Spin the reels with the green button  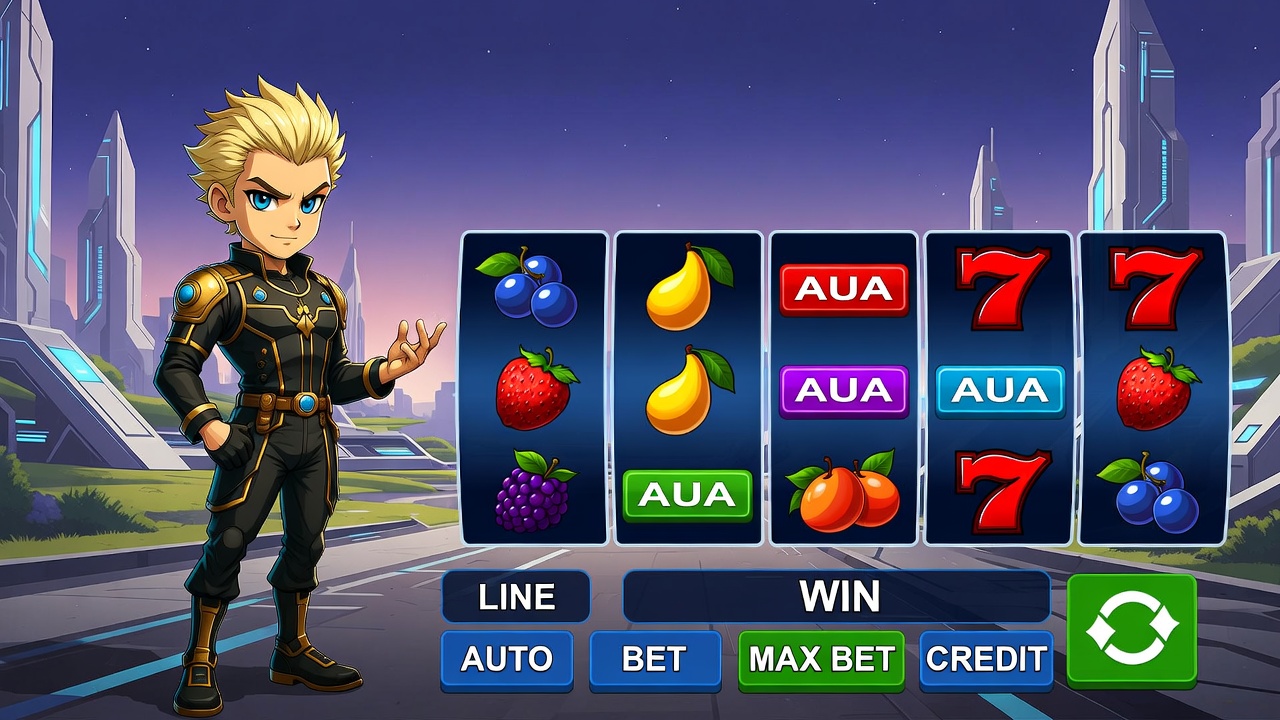coord(1131,630)
